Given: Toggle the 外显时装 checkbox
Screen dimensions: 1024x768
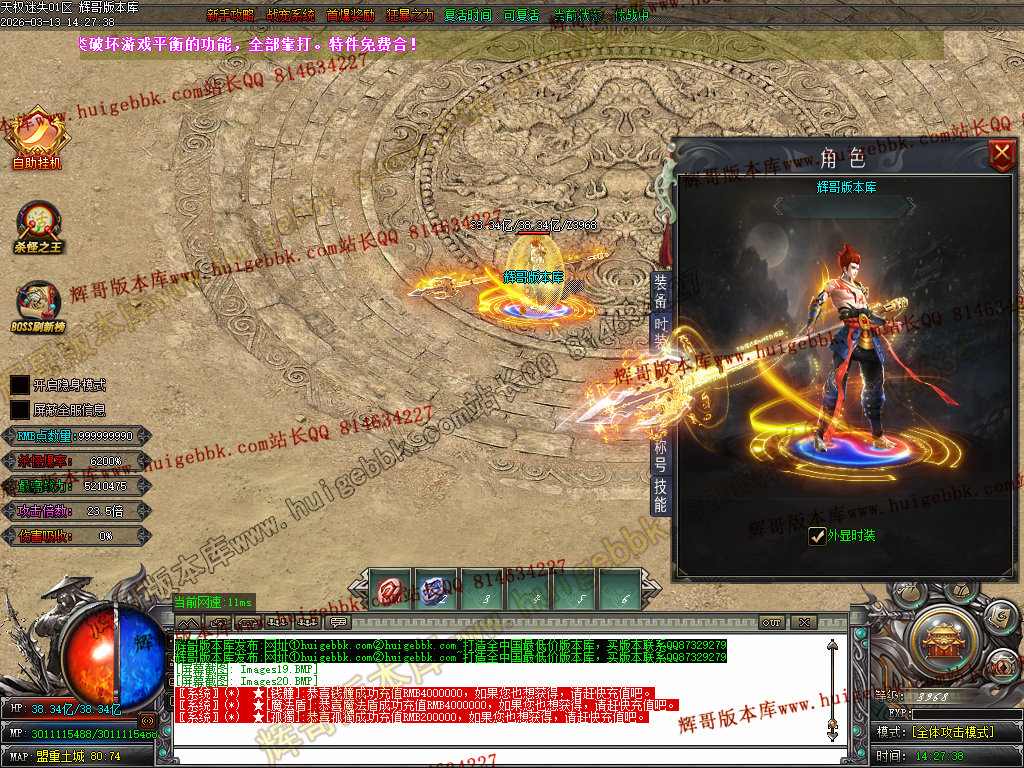Looking at the screenshot, I should click(x=817, y=536).
